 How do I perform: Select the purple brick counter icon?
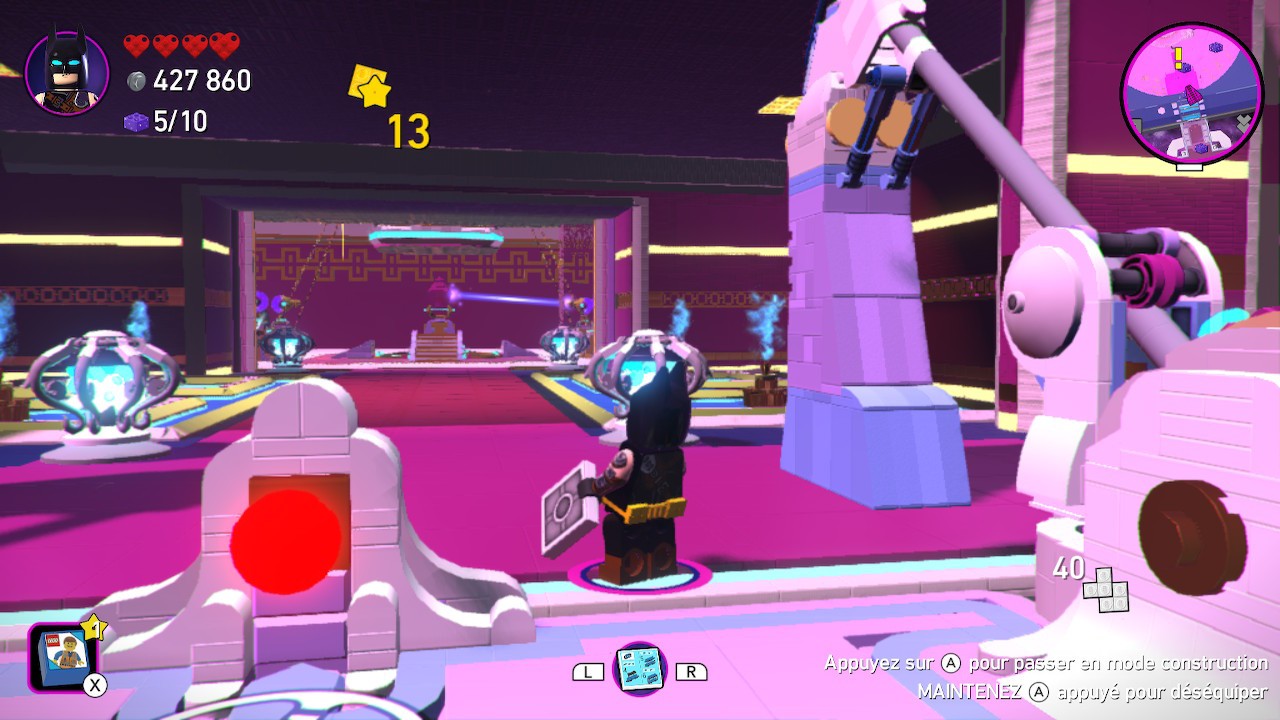(136, 122)
